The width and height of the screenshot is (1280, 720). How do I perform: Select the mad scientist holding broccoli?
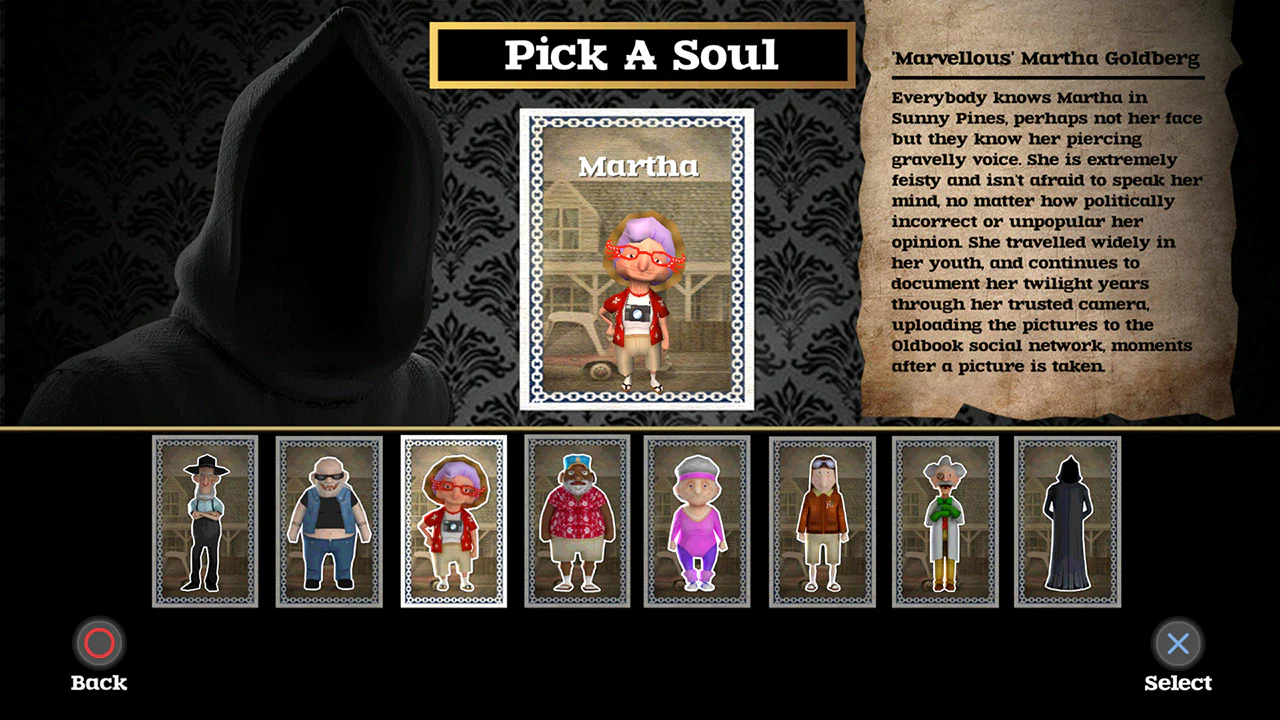(x=945, y=521)
